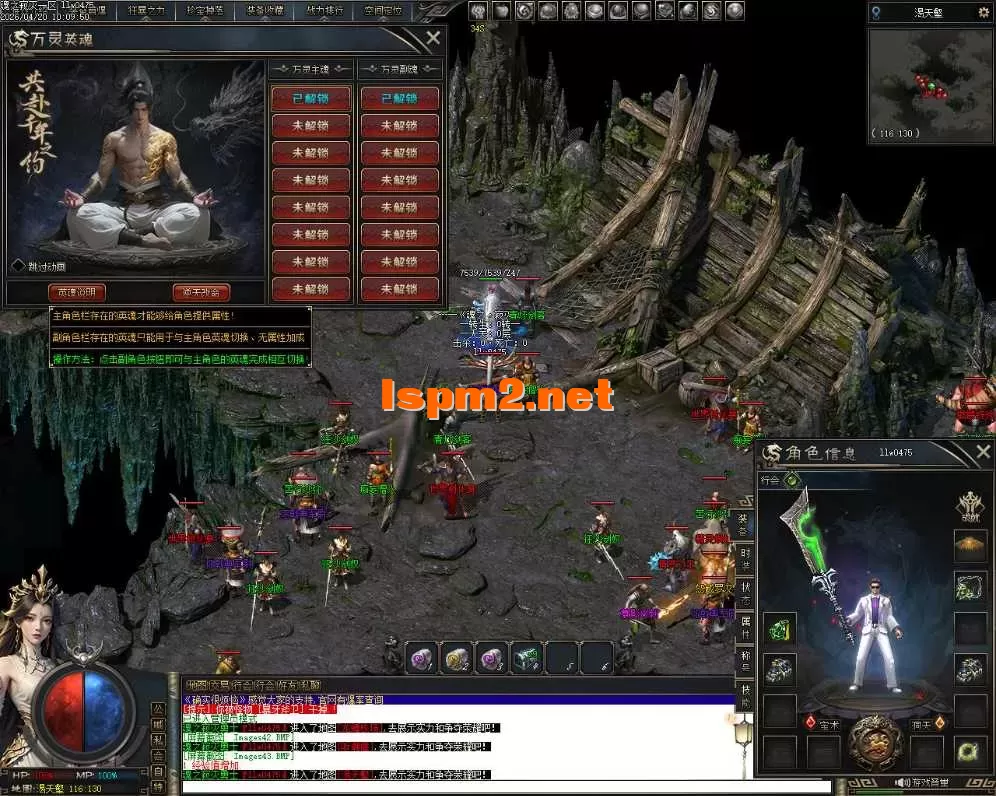
Task: Close the 角色信息 character info window
Action: 982,453
